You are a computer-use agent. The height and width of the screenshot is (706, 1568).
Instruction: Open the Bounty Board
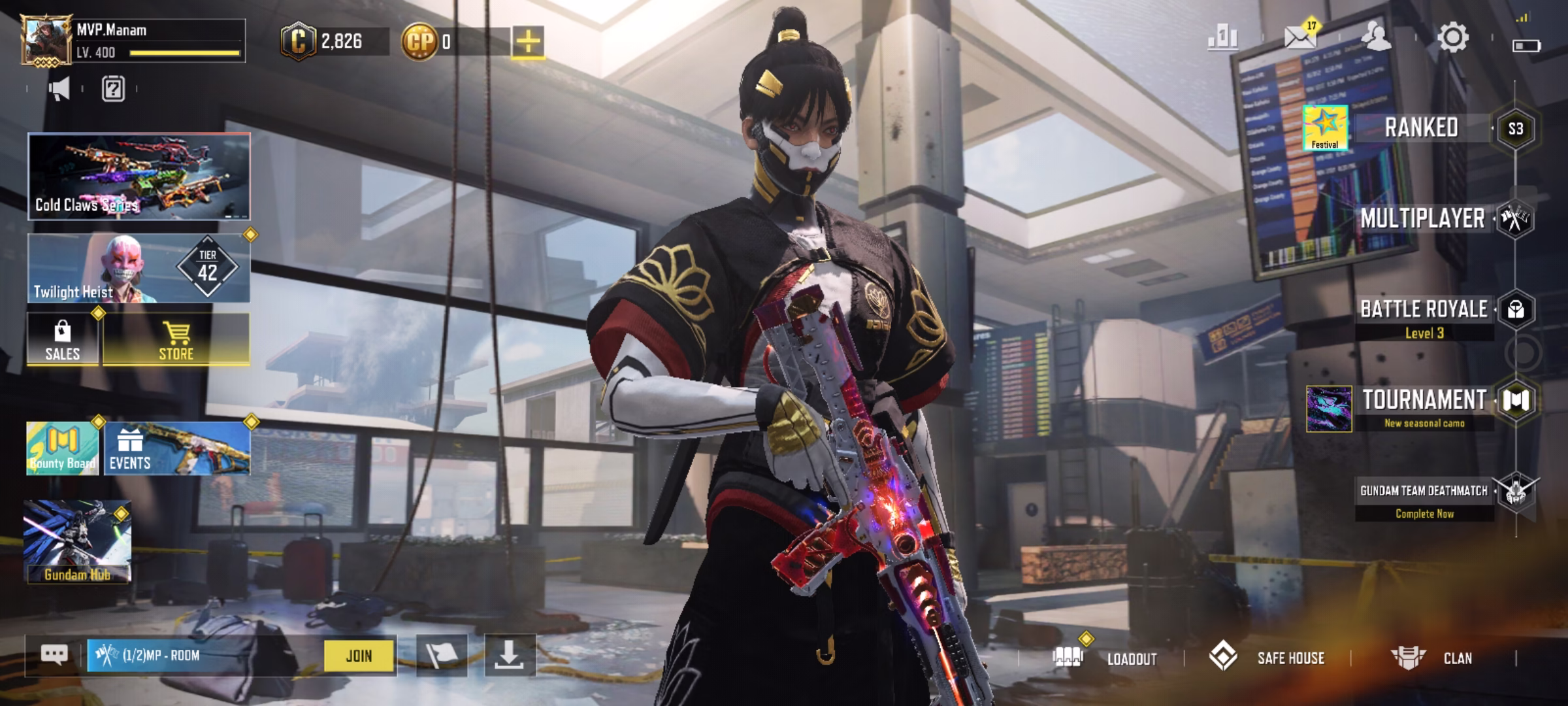63,448
